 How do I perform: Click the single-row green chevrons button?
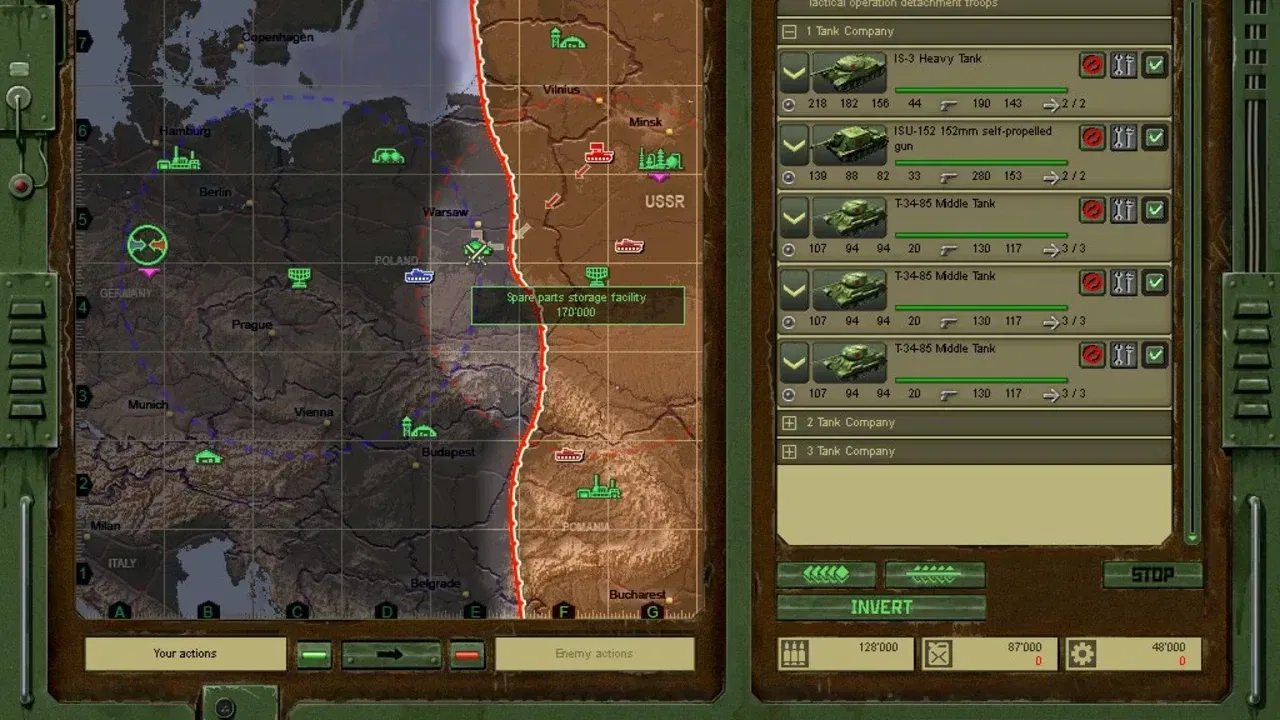(826, 574)
